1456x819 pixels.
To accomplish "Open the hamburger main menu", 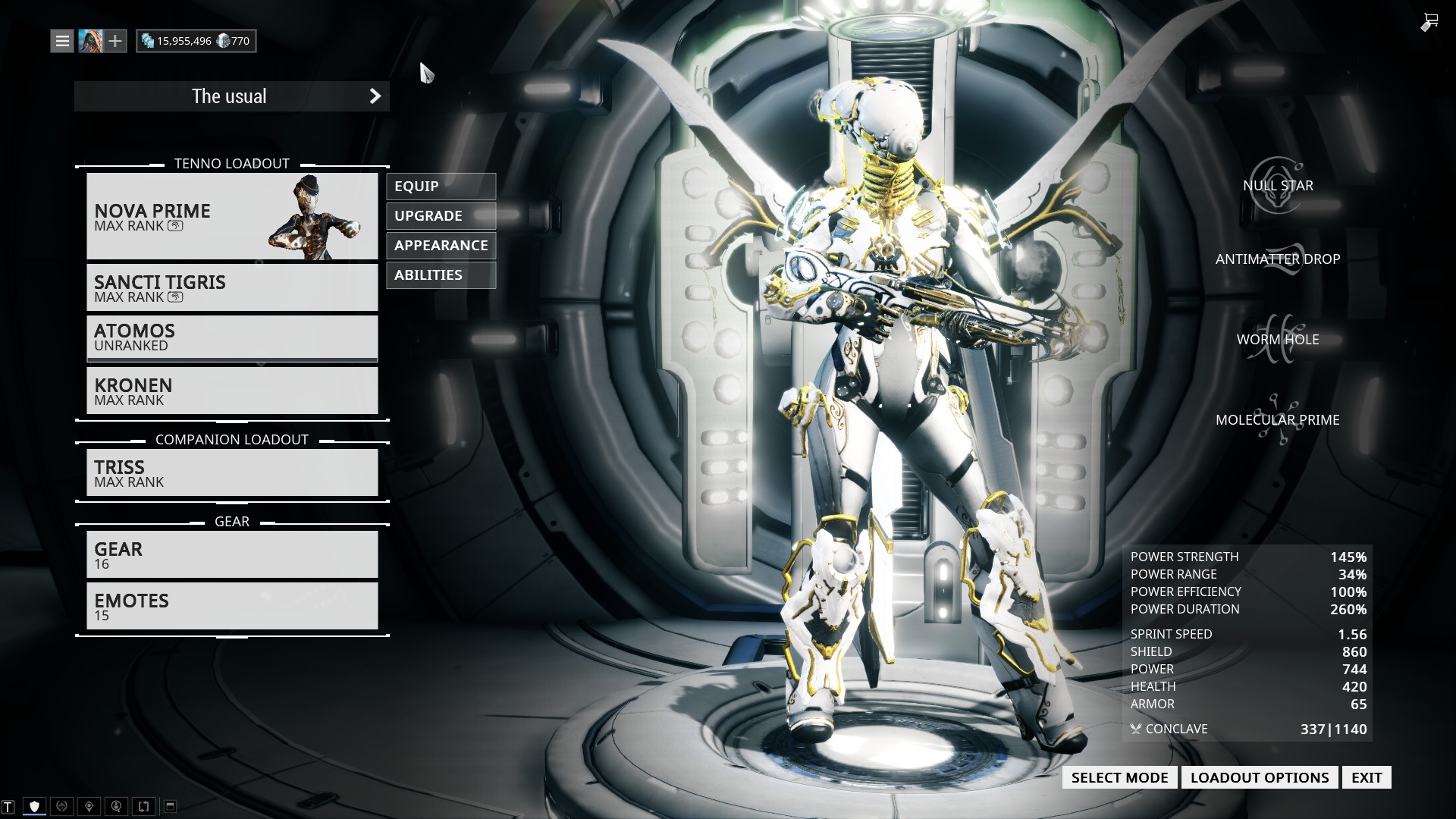I will [x=62, y=41].
